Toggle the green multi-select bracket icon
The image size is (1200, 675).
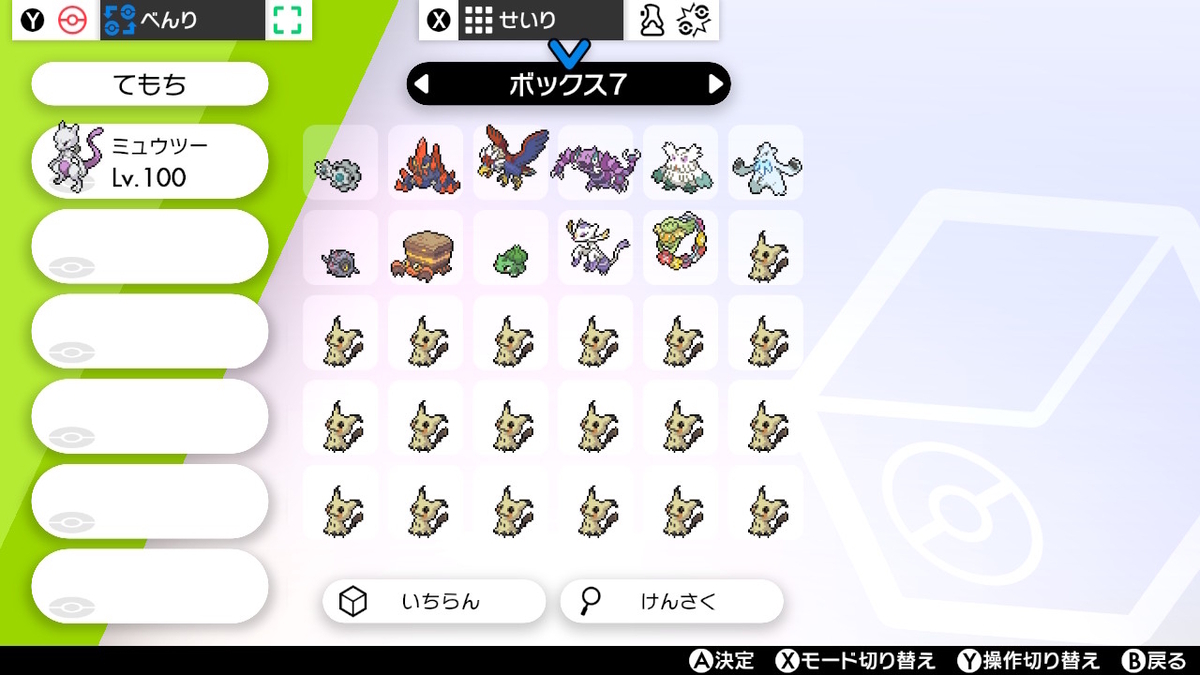(288, 20)
